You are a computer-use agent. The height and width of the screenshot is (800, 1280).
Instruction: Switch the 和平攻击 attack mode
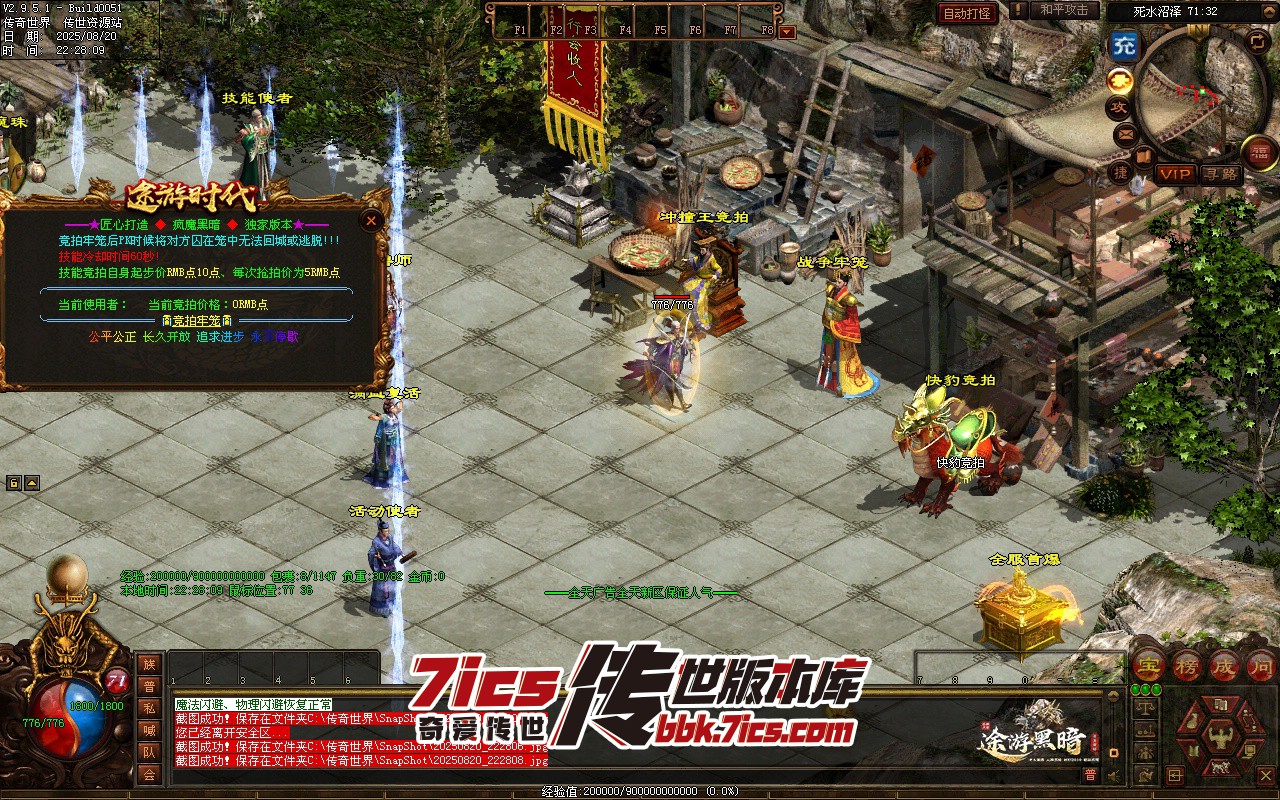click(1063, 10)
